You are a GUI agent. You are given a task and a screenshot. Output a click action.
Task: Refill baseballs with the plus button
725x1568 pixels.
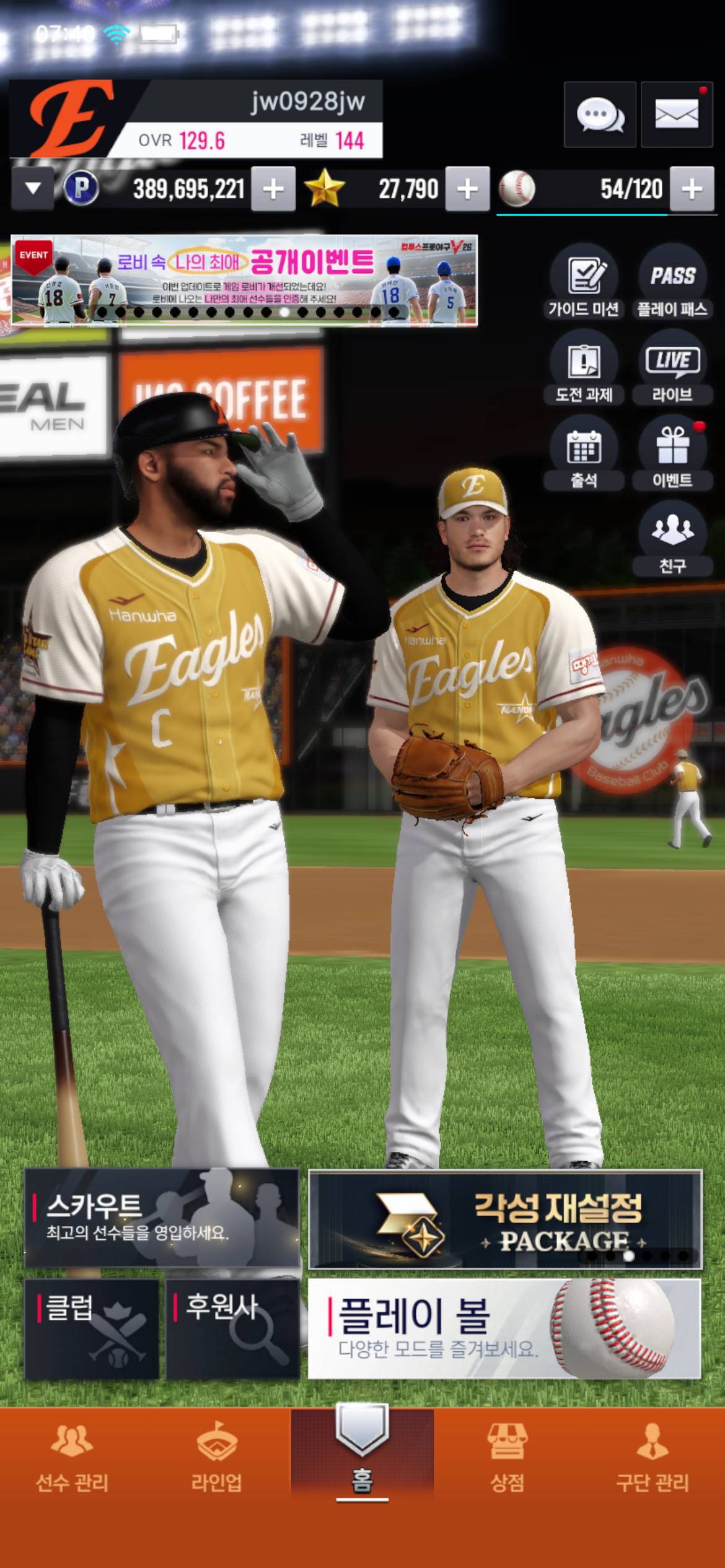(x=692, y=189)
